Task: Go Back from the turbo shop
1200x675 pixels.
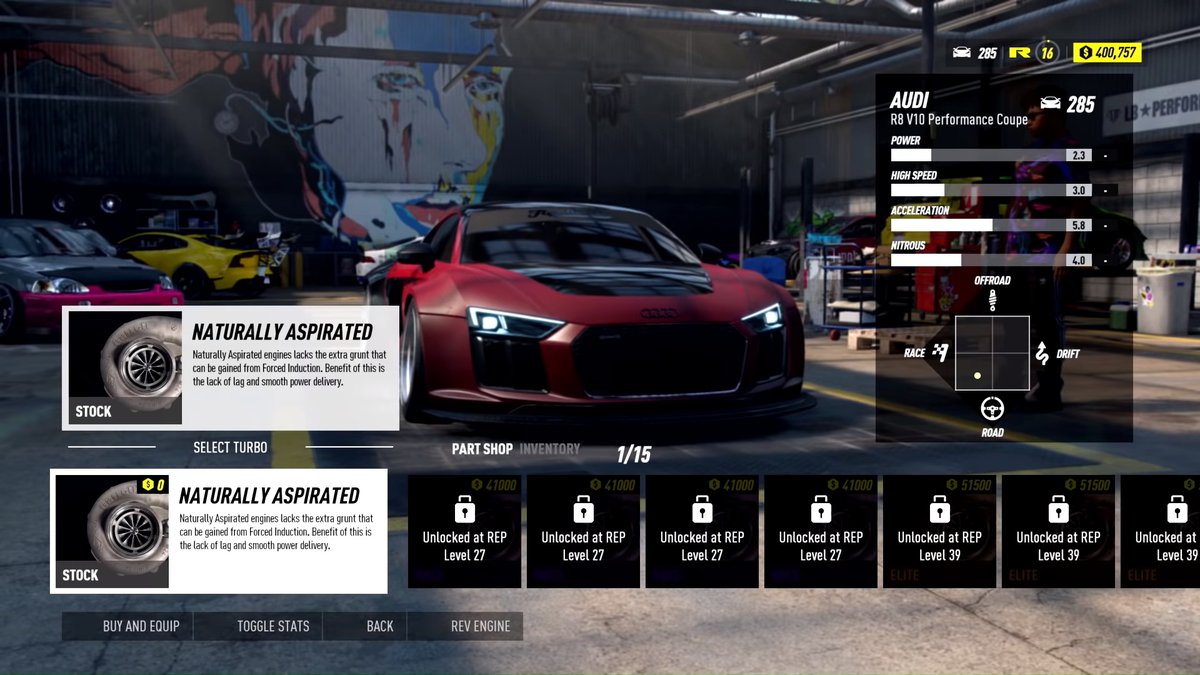Action: click(380, 626)
